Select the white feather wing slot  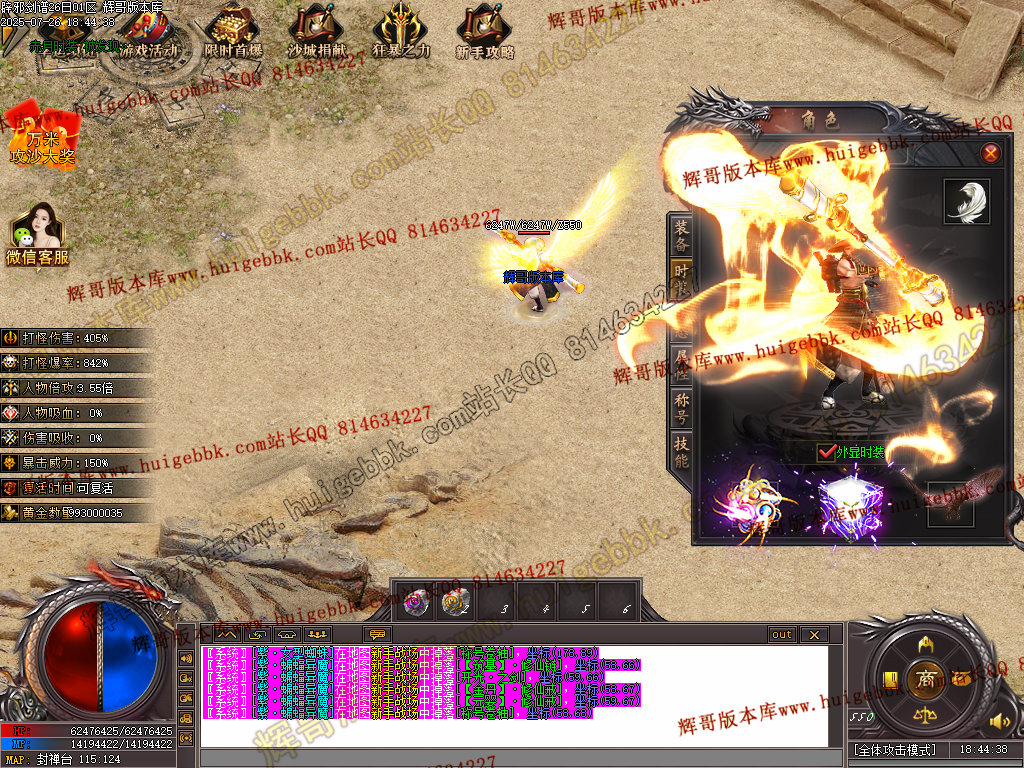click(x=966, y=202)
